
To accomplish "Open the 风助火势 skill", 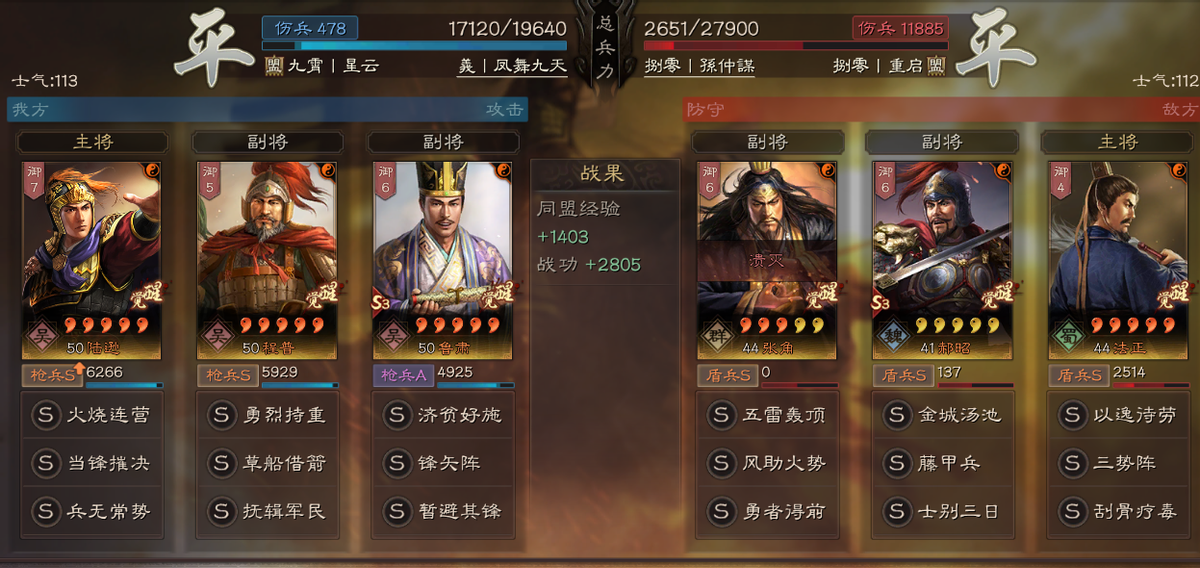I will pos(766,463).
